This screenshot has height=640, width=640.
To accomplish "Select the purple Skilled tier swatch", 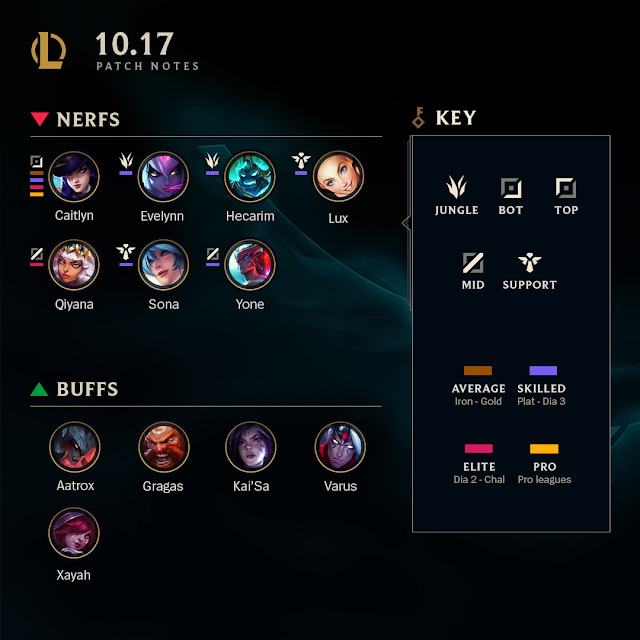I will (x=543, y=371).
